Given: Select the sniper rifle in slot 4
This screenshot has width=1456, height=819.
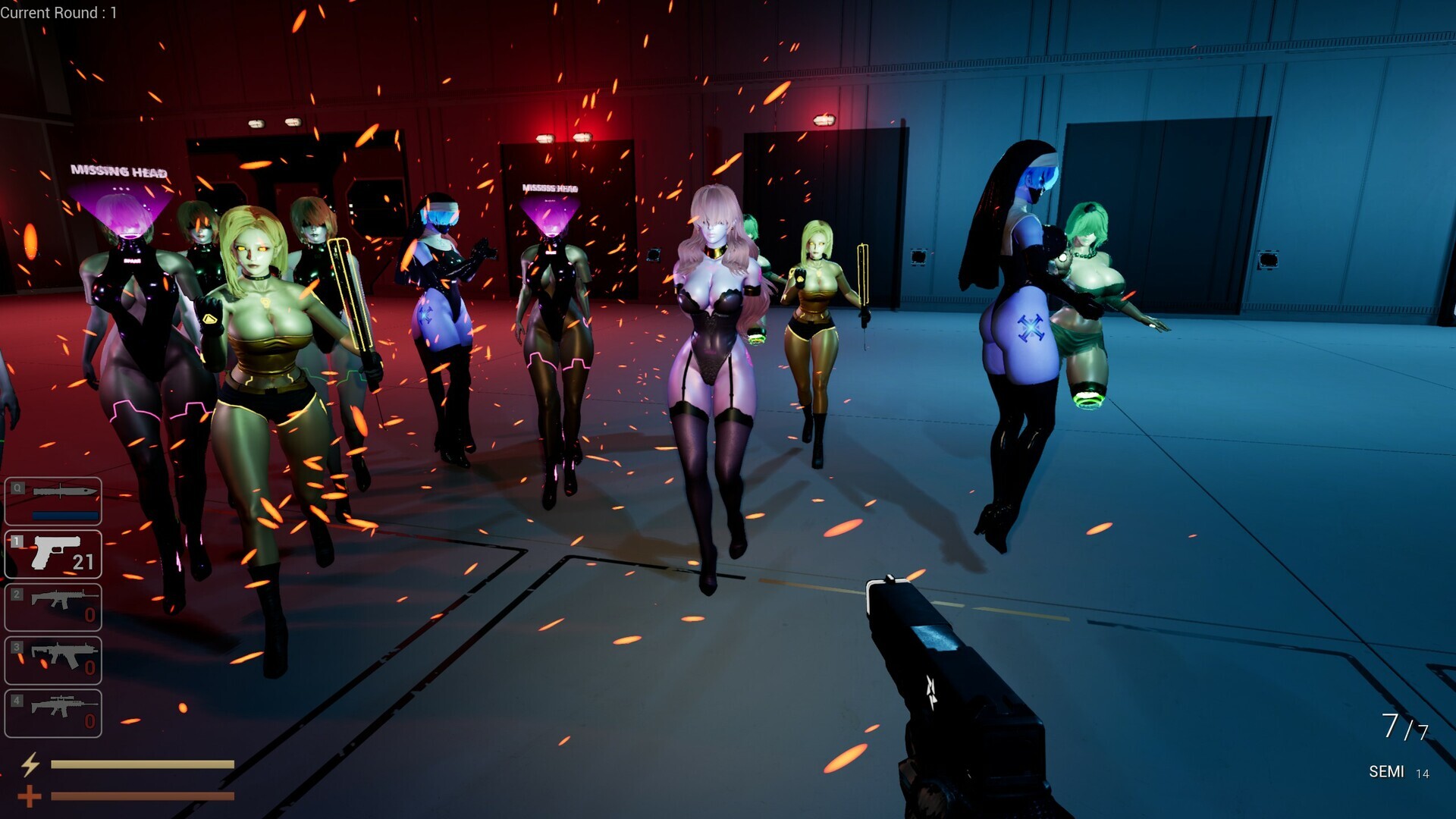Looking at the screenshot, I should tap(53, 713).
